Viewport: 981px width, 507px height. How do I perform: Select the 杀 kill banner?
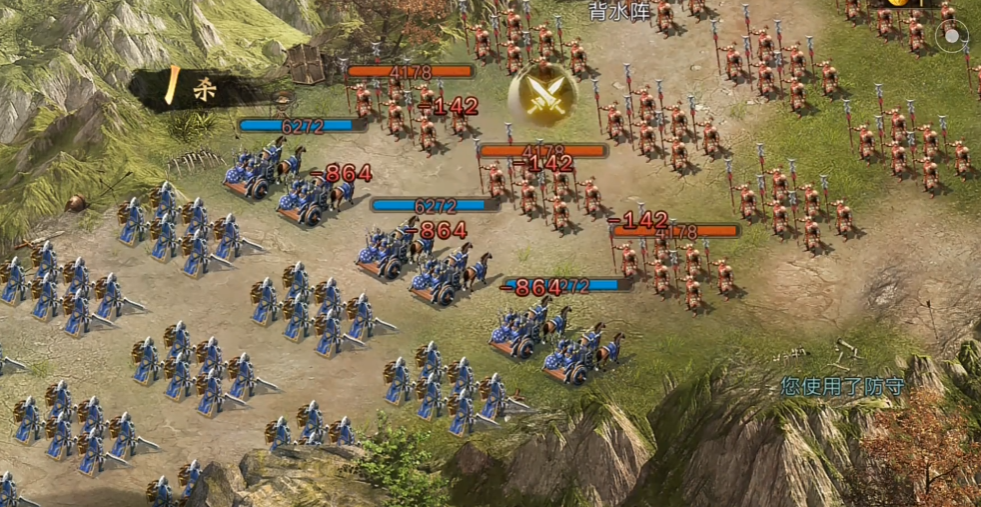(x=200, y=88)
